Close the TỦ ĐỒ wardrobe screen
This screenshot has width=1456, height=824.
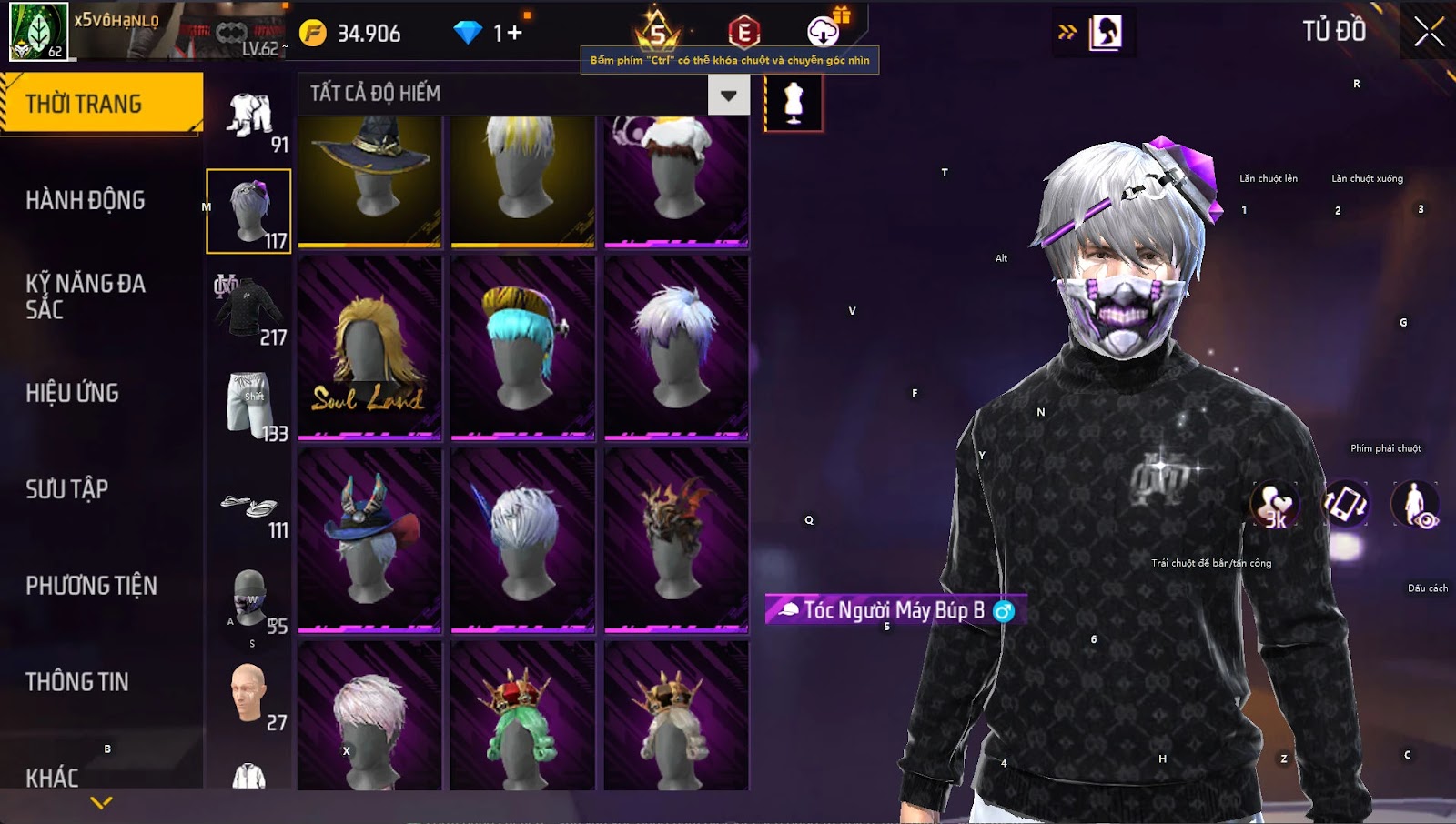(1428, 32)
